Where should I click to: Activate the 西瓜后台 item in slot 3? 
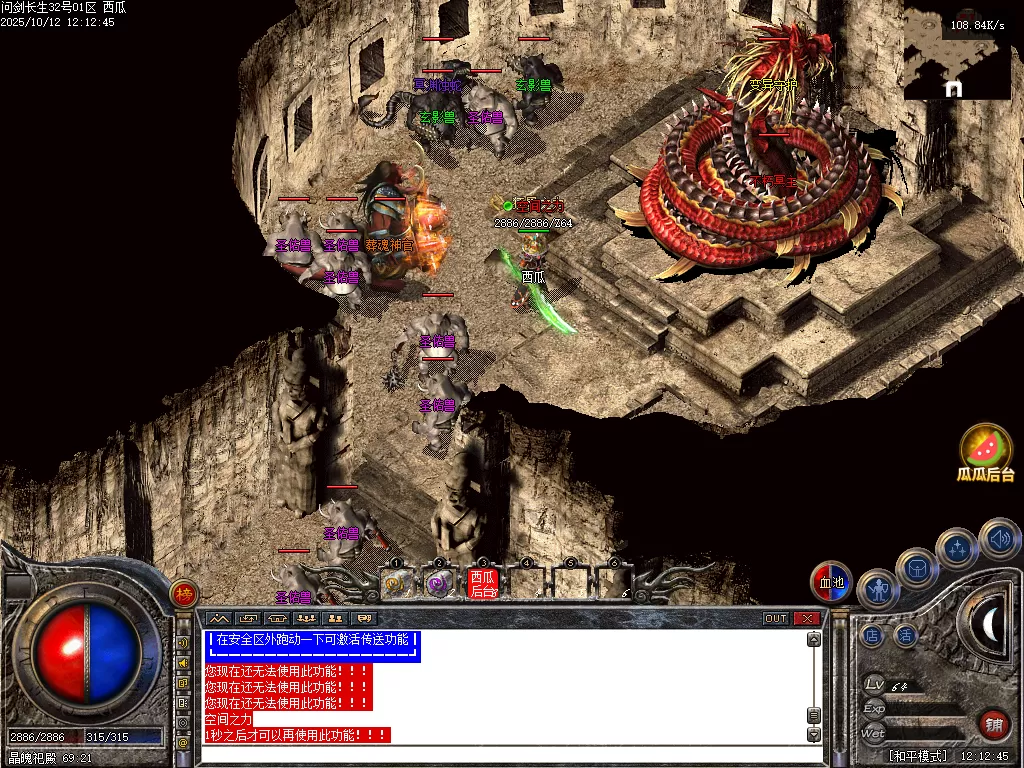coord(483,583)
